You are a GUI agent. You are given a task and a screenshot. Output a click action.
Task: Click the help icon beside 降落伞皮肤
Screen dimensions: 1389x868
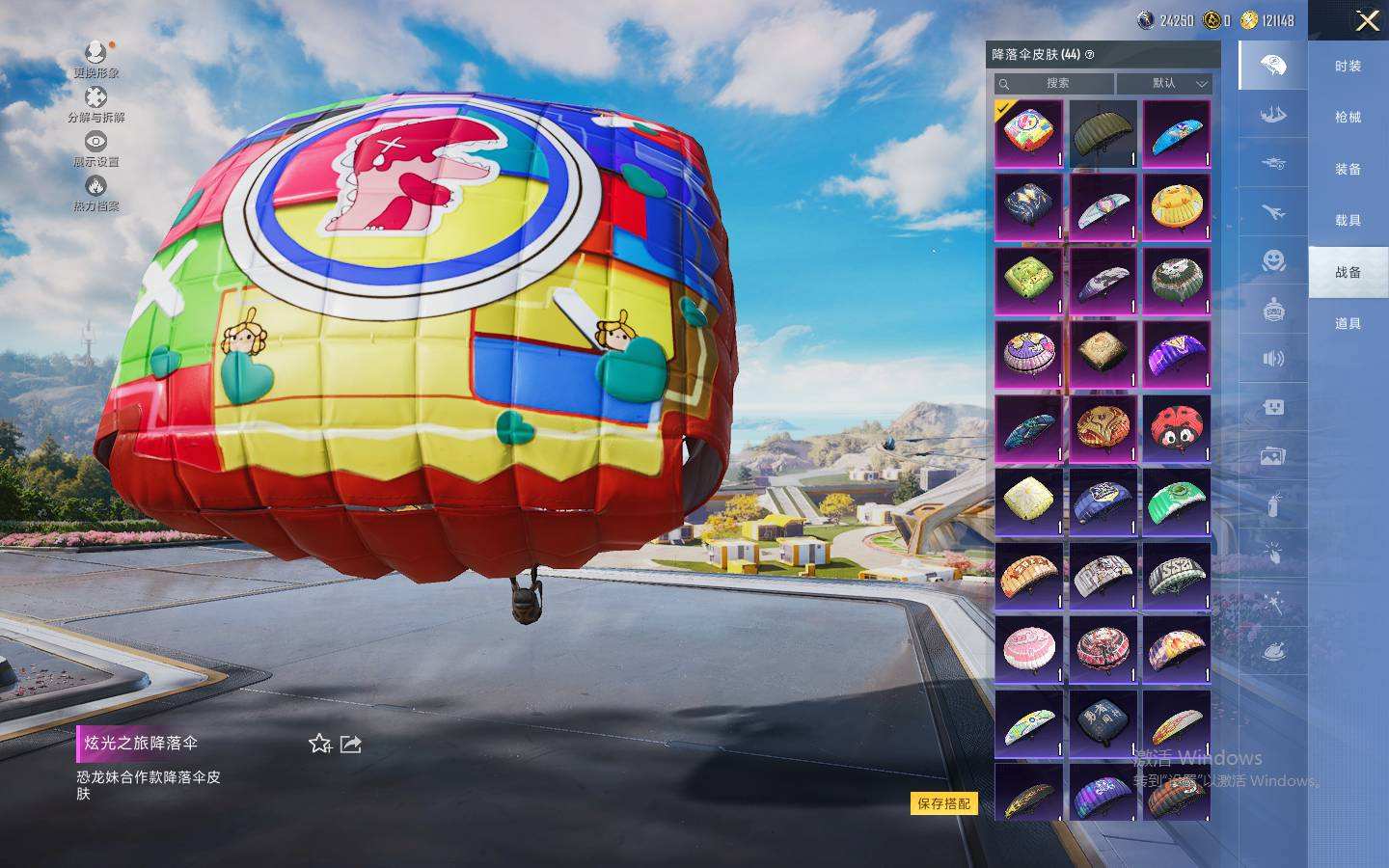tap(1090, 55)
